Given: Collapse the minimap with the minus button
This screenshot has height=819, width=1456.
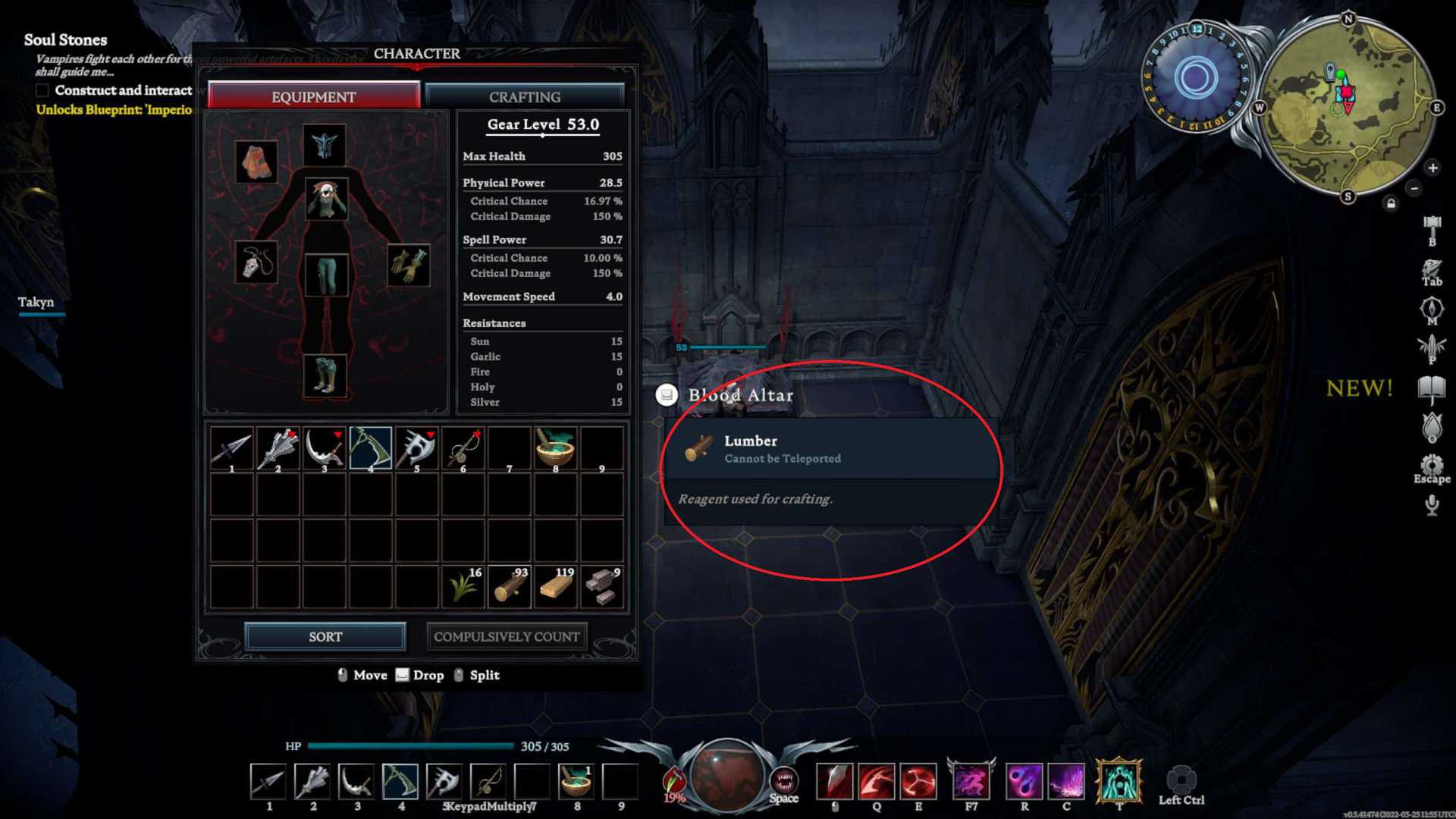Looking at the screenshot, I should click(x=1414, y=188).
